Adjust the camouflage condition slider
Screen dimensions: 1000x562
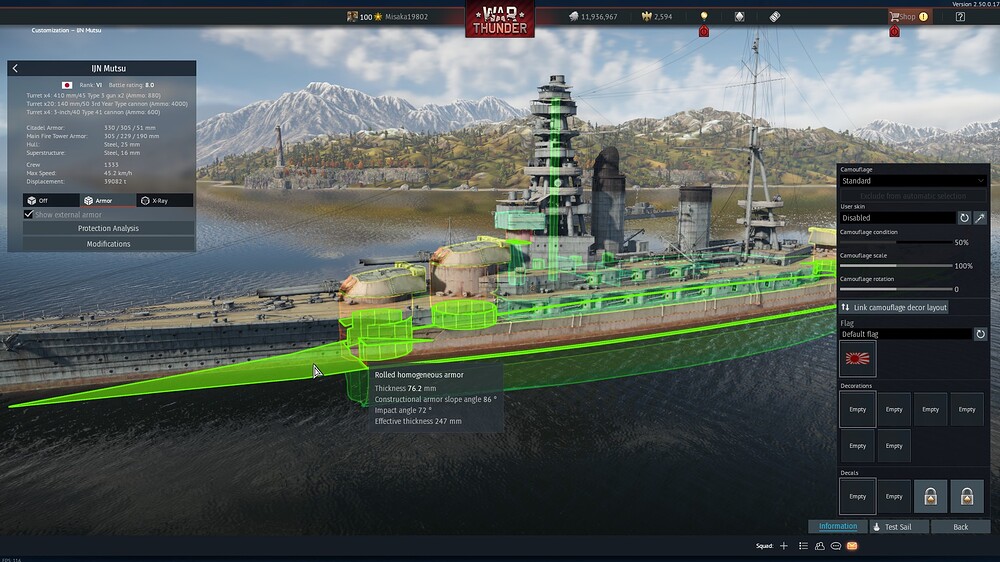pyautogui.click(x=895, y=242)
